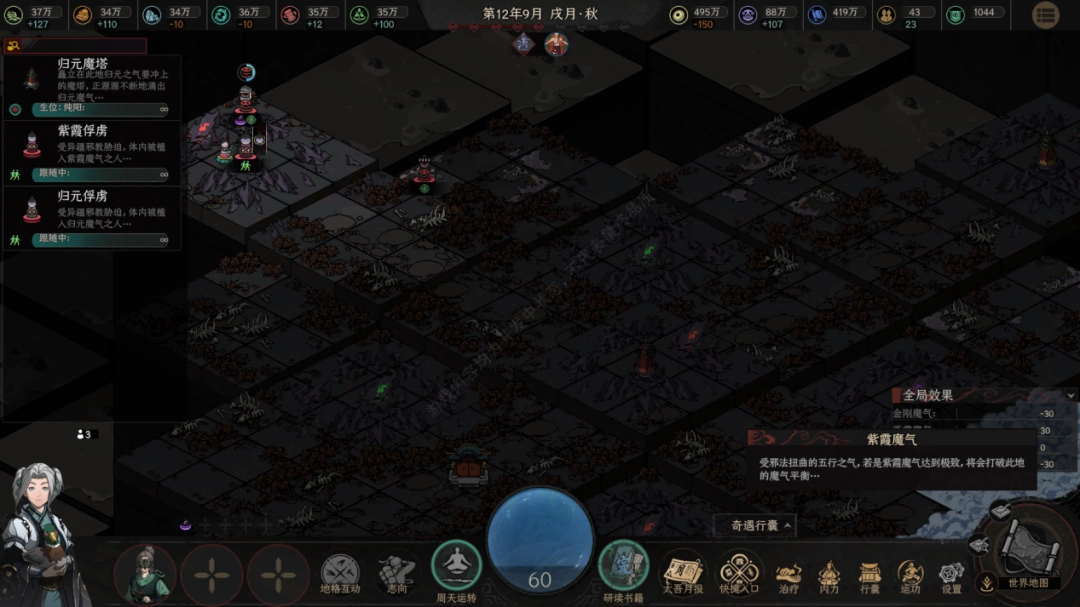Image resolution: width=1080 pixels, height=607 pixels.
Task: Open the 太吾月报 monthly report
Action: pyautogui.click(x=684, y=575)
